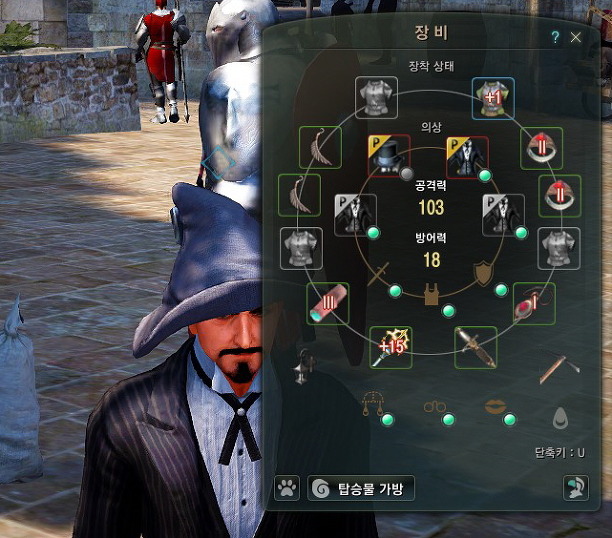Click the paw print pet button
The height and width of the screenshot is (538, 612).
pos(286,488)
